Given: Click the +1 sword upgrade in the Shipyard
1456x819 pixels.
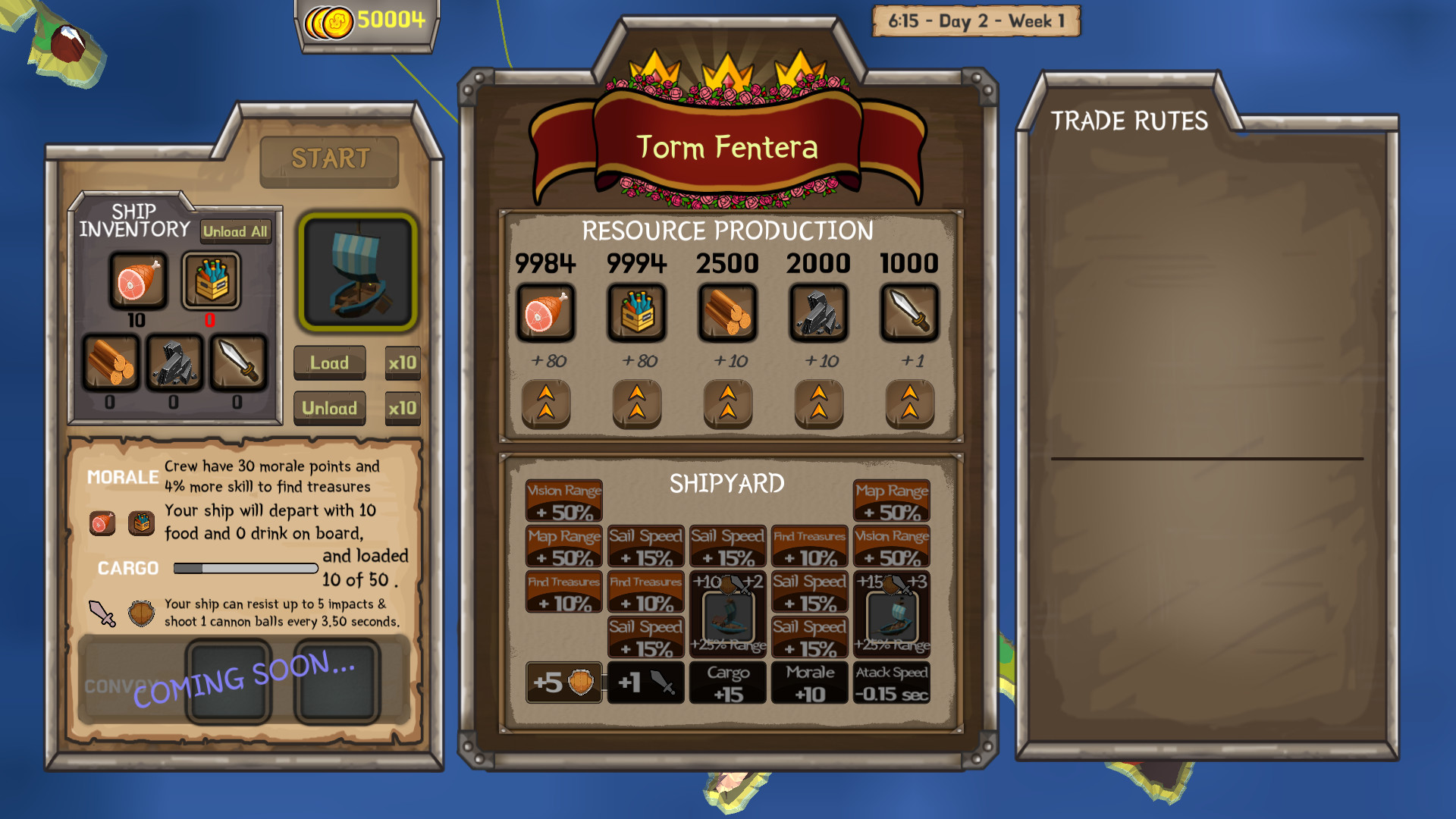Looking at the screenshot, I should [x=646, y=682].
